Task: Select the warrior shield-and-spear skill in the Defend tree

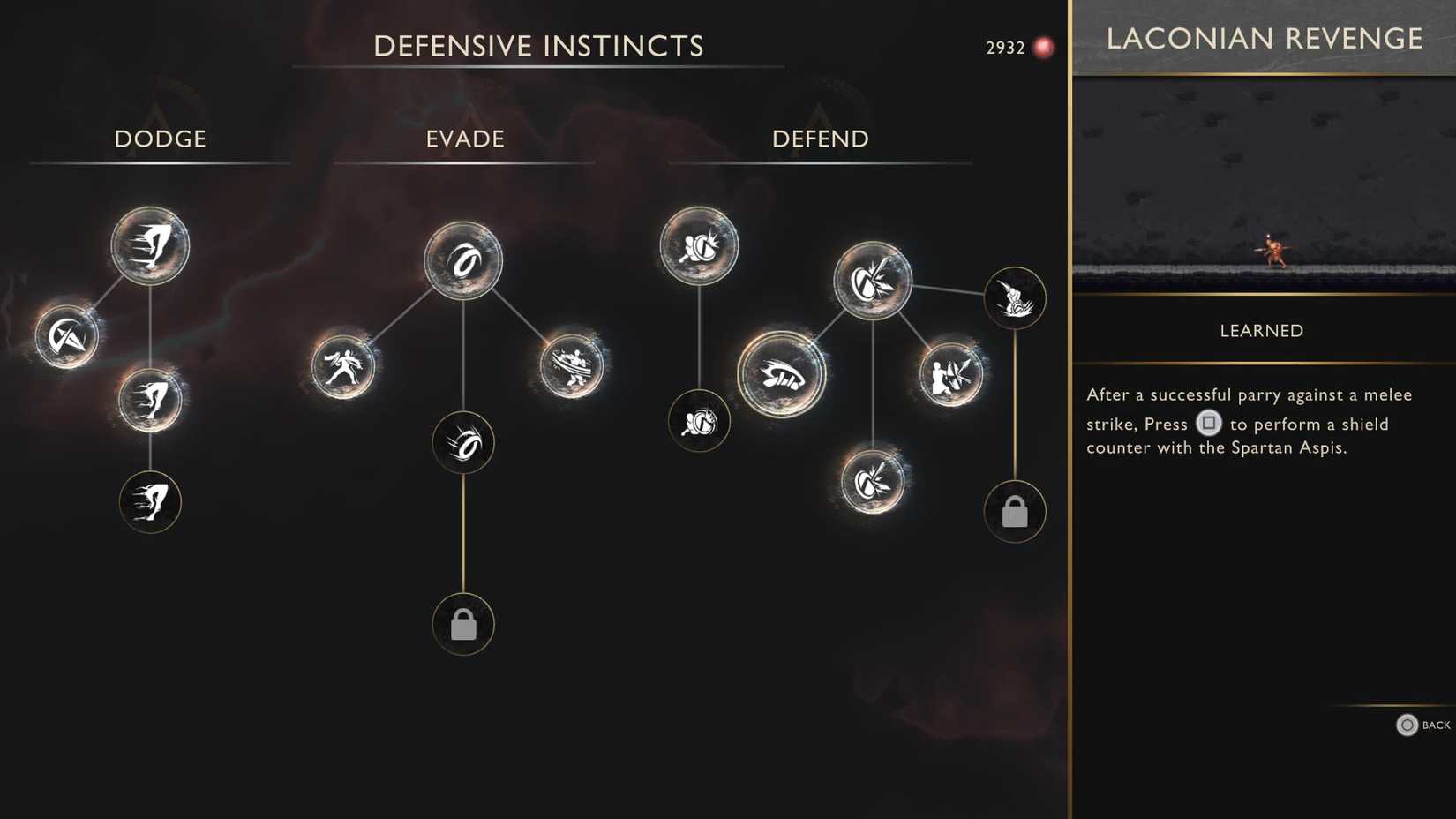Action: click(x=951, y=374)
